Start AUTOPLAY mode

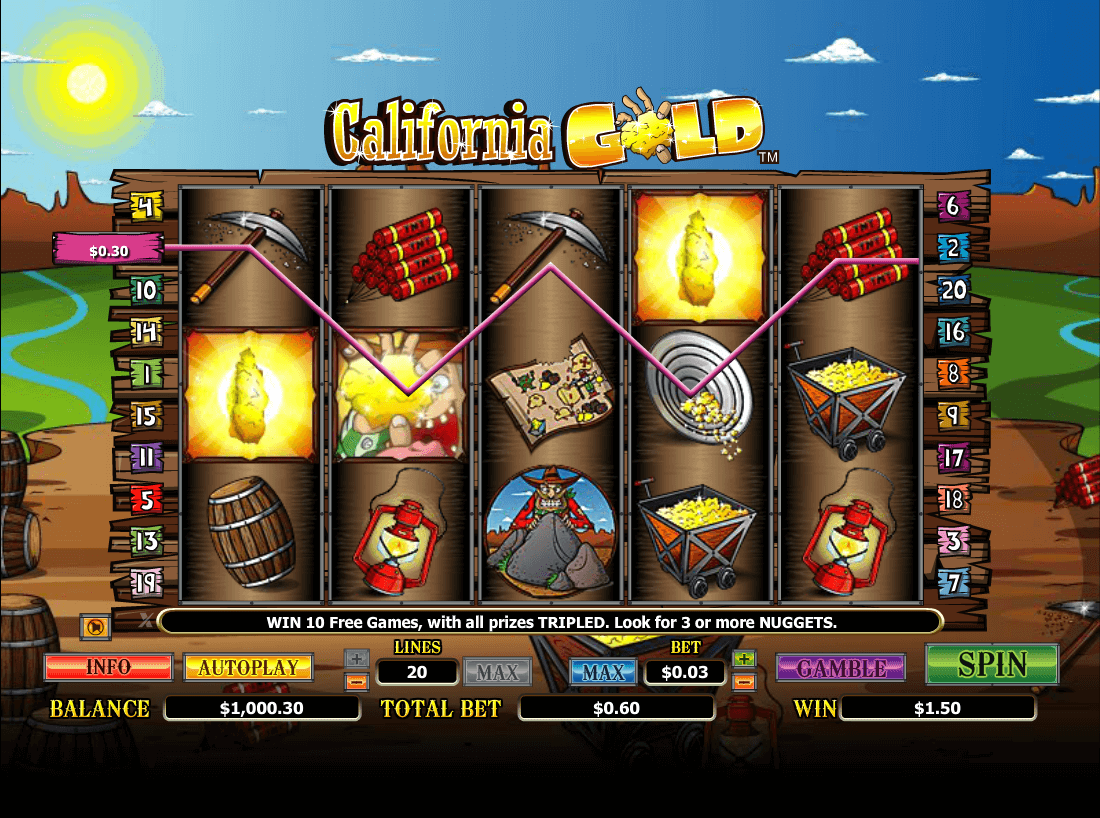click(248, 667)
